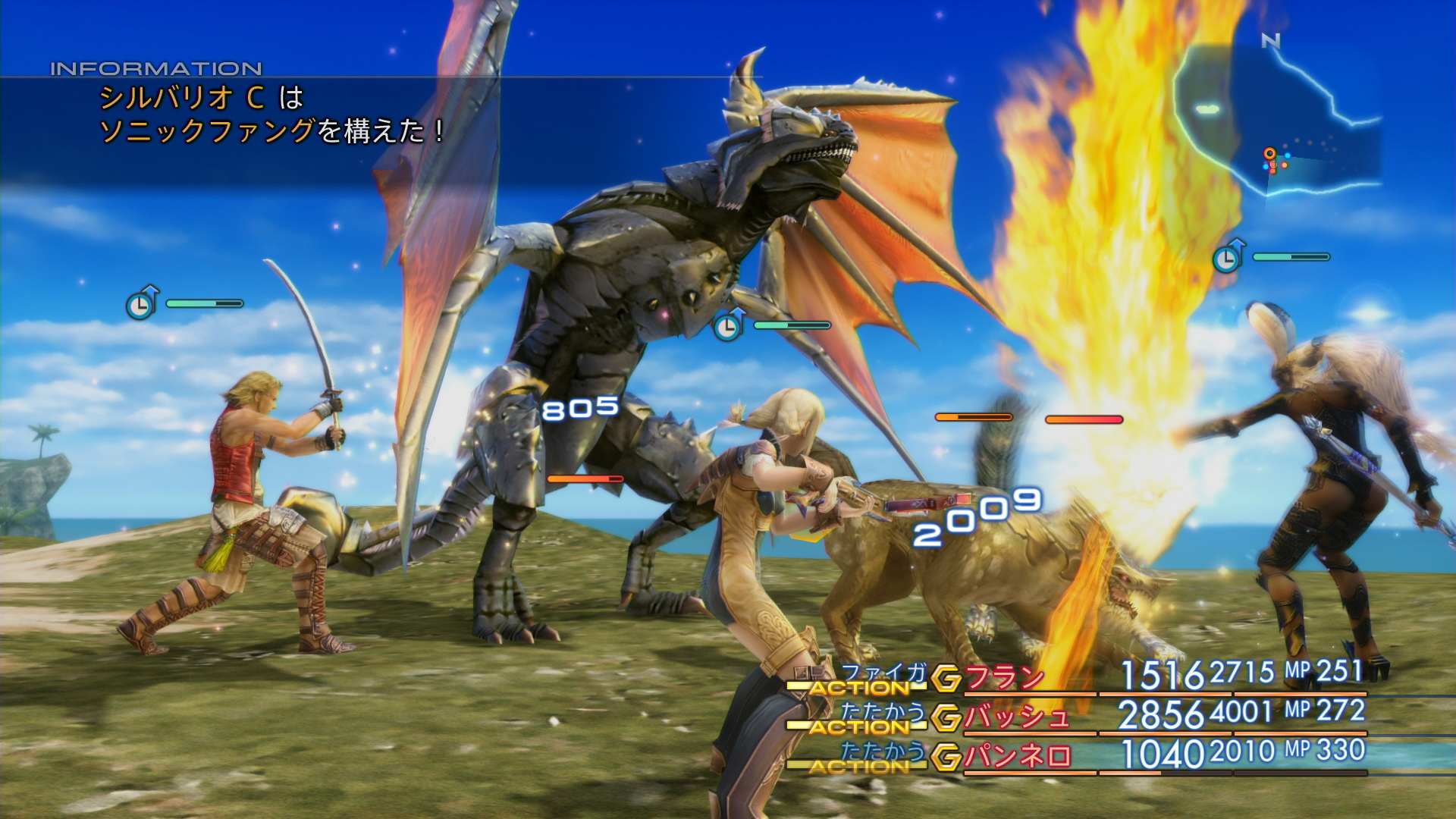Choose バッシュ in the party list

point(1016,717)
